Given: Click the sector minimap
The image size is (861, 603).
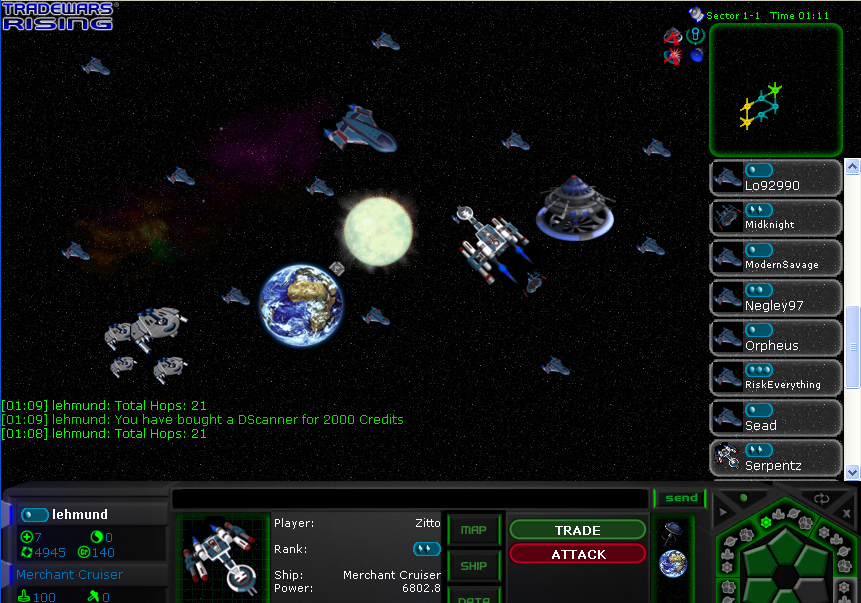Looking at the screenshot, I should click(775, 90).
